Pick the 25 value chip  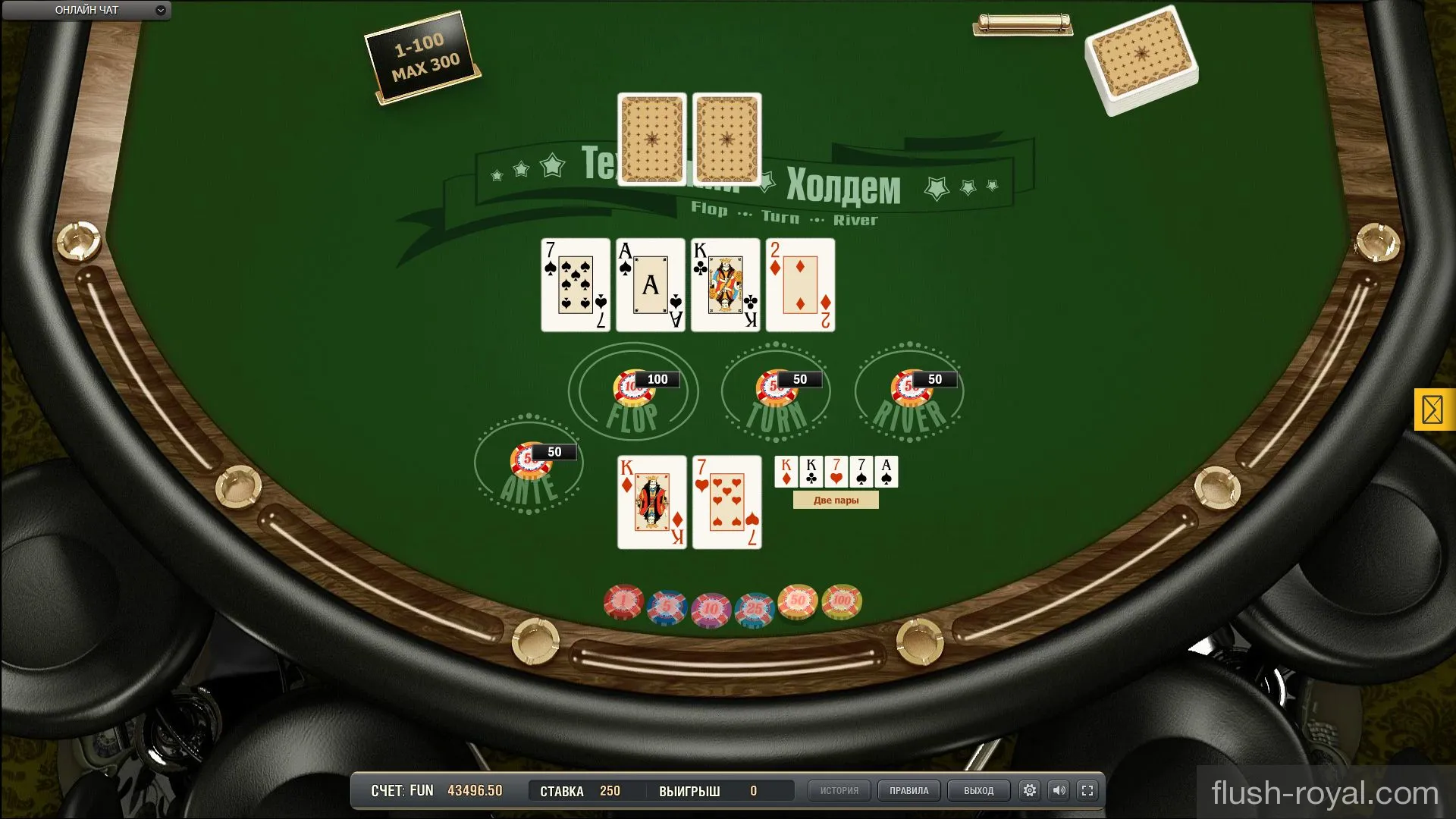tap(754, 608)
